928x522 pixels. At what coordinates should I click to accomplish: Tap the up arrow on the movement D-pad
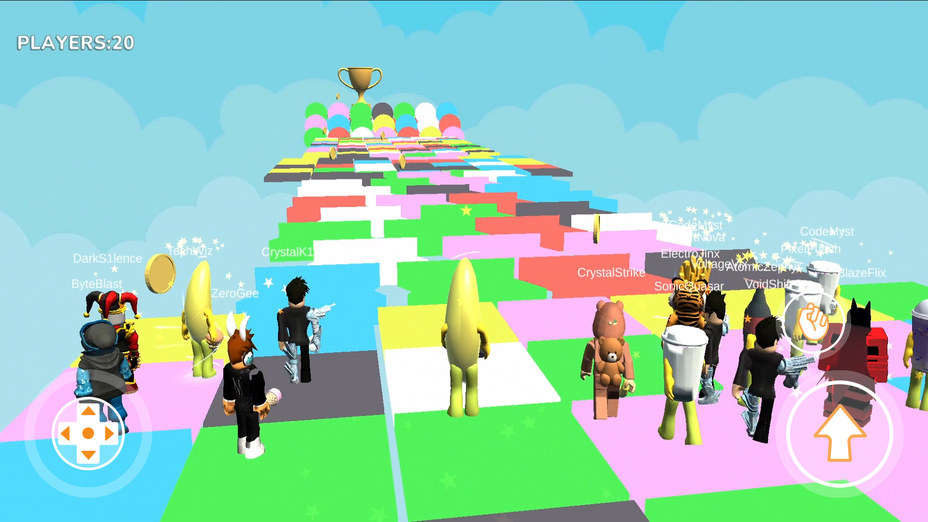88,411
